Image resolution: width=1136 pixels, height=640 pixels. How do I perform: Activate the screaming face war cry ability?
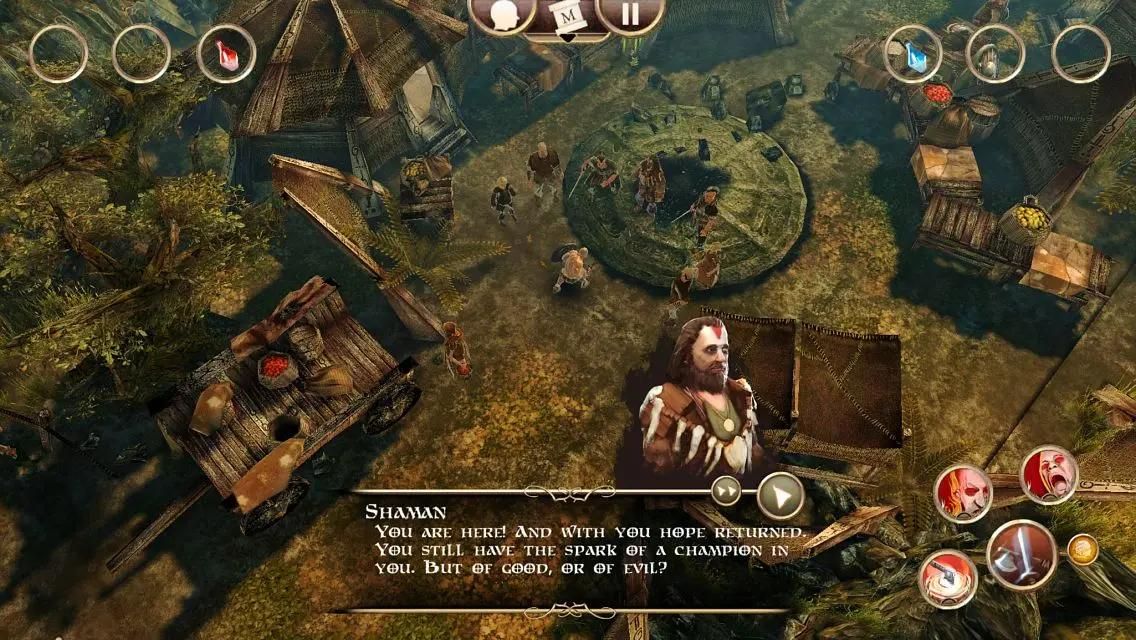click(1049, 474)
